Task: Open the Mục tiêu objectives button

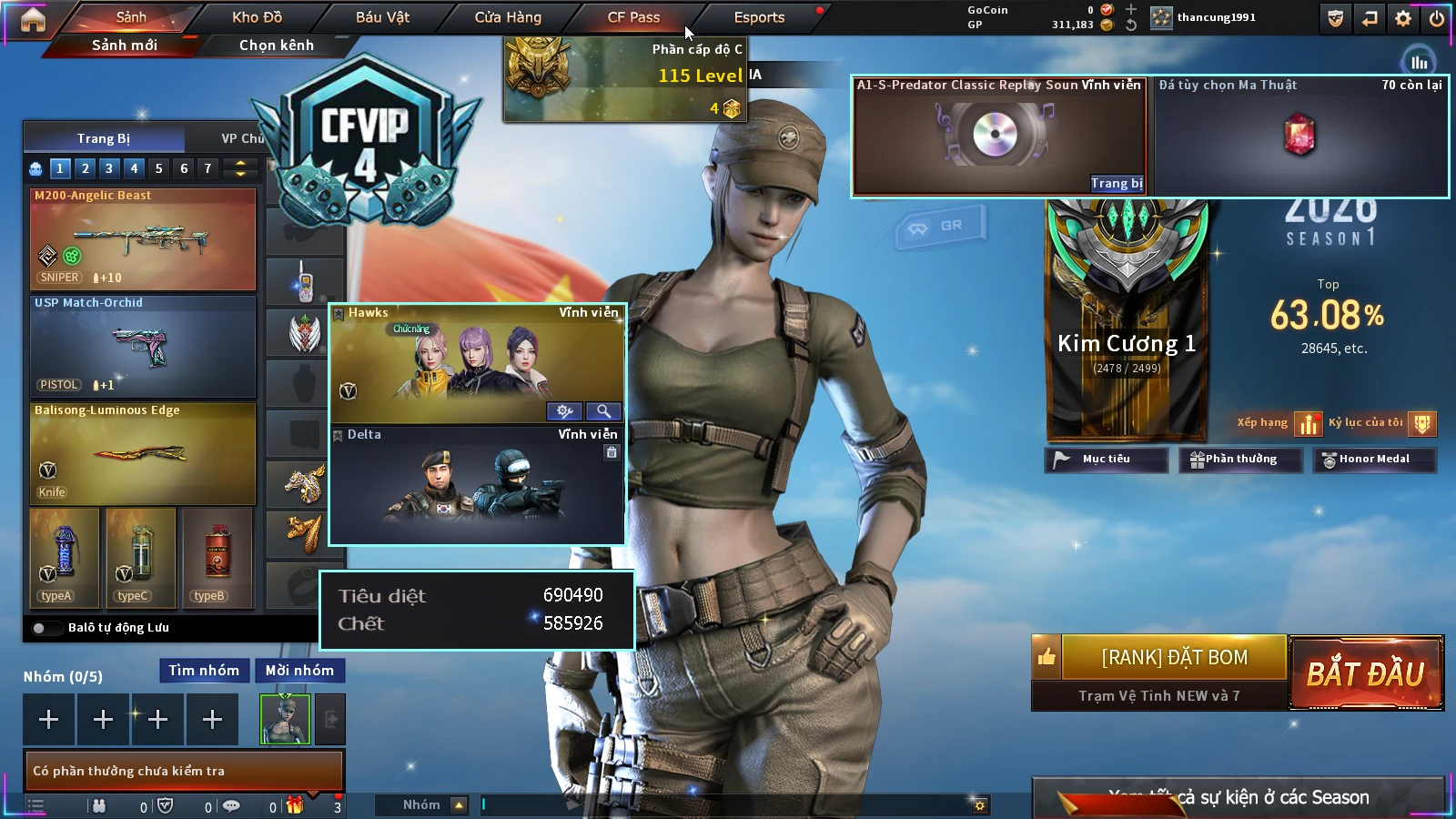Action: point(1106,460)
